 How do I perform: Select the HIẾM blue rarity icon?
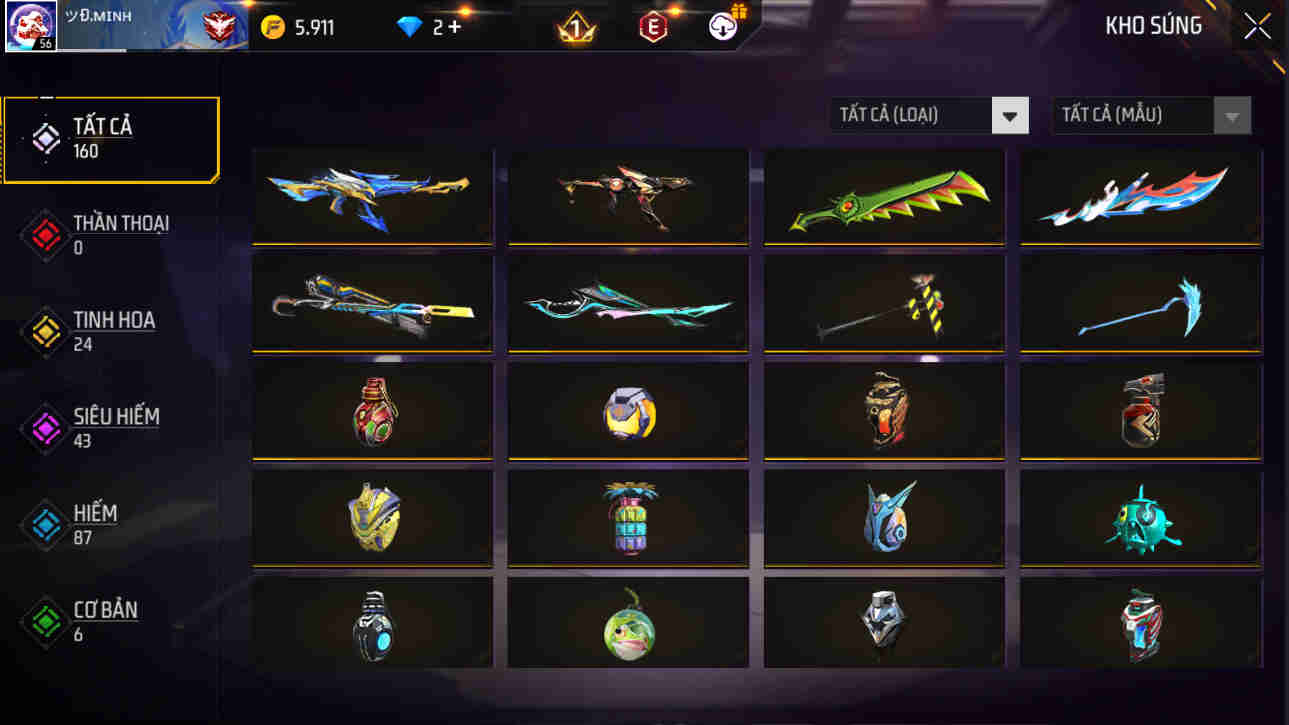[44, 521]
